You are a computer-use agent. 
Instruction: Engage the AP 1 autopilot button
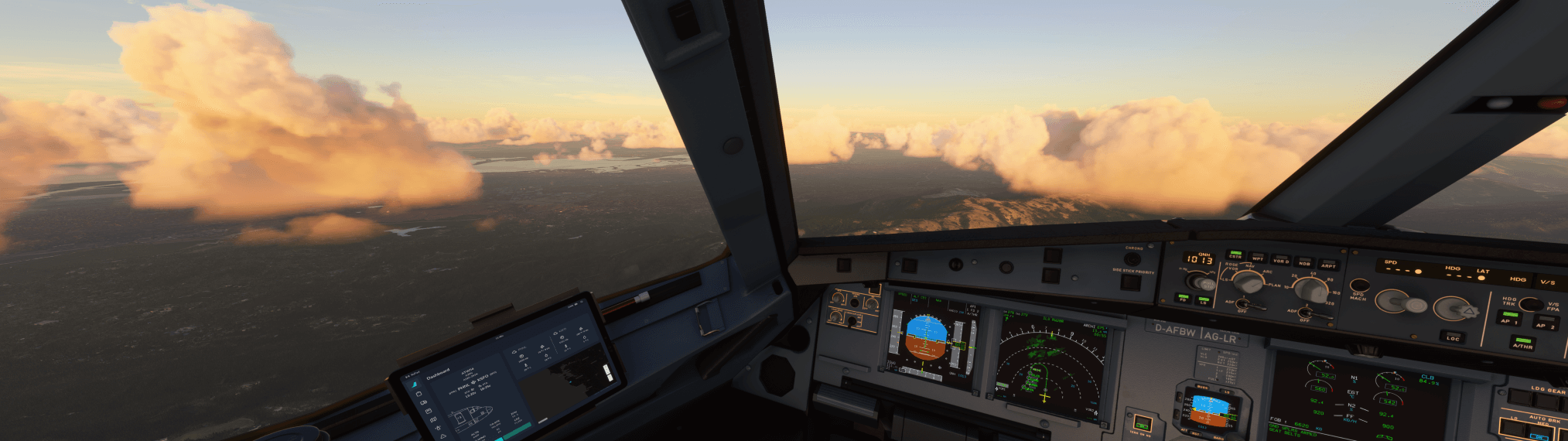(1508, 316)
